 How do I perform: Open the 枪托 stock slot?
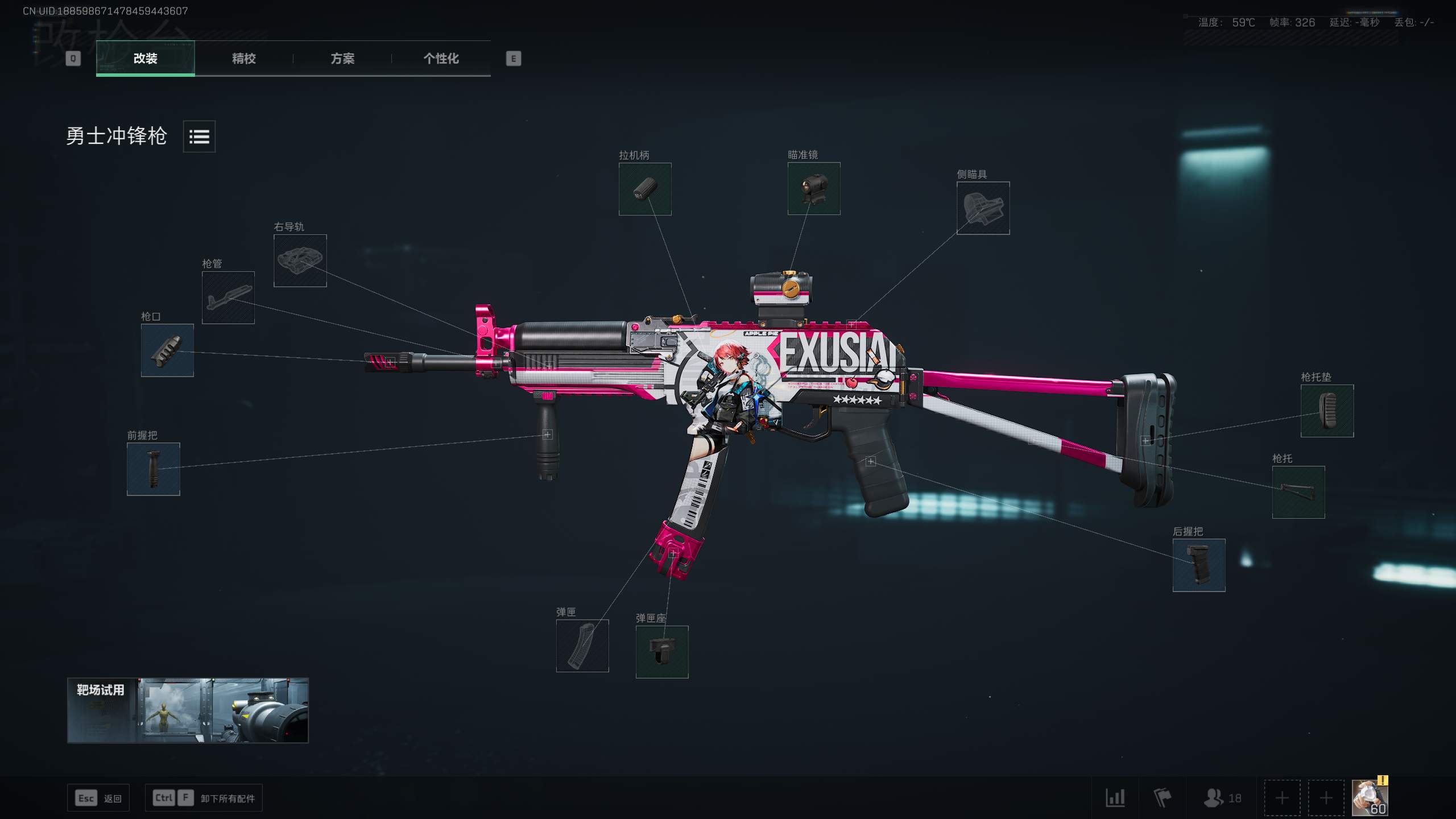[x=1298, y=492]
